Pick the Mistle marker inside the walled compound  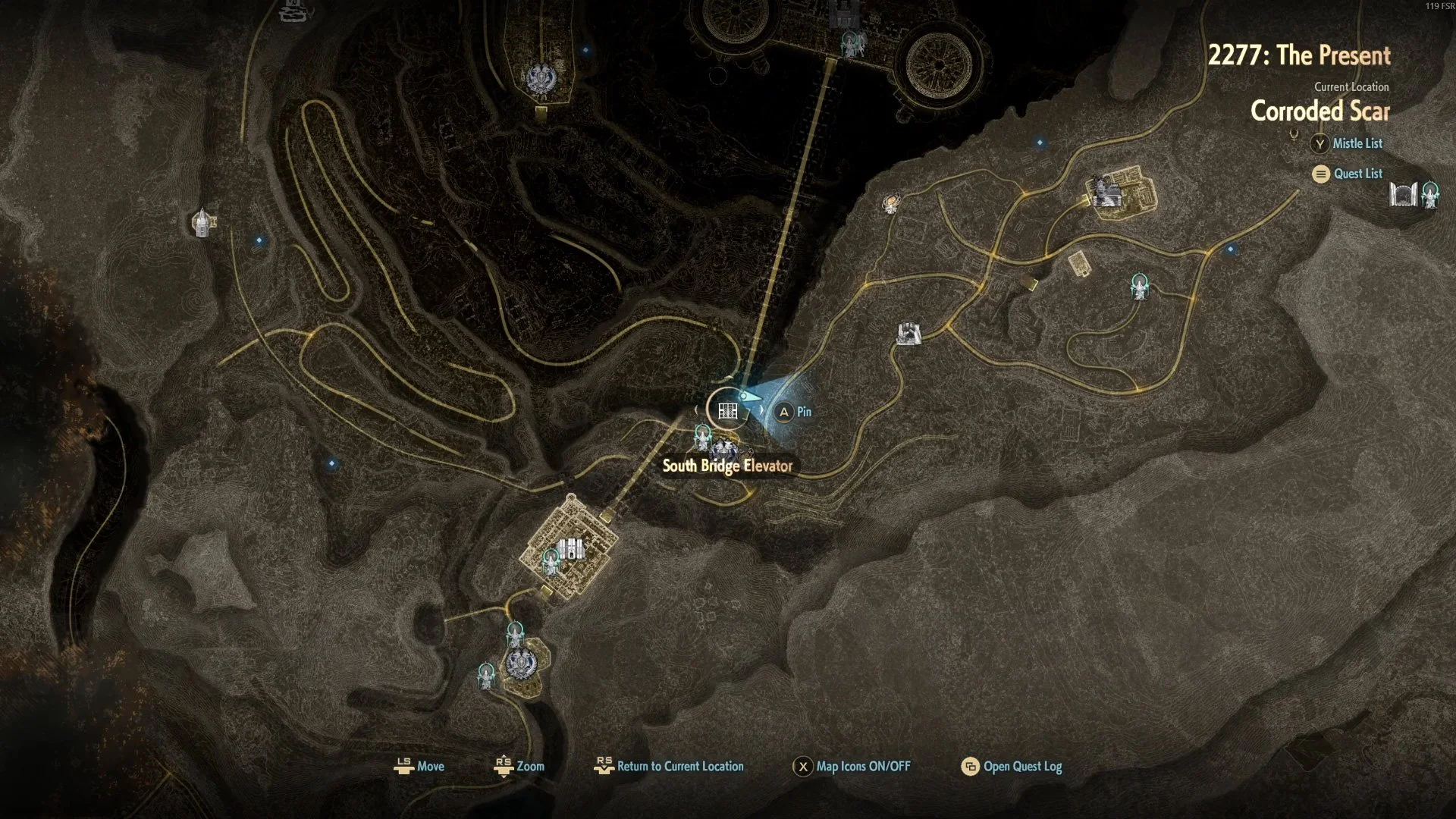click(x=551, y=561)
